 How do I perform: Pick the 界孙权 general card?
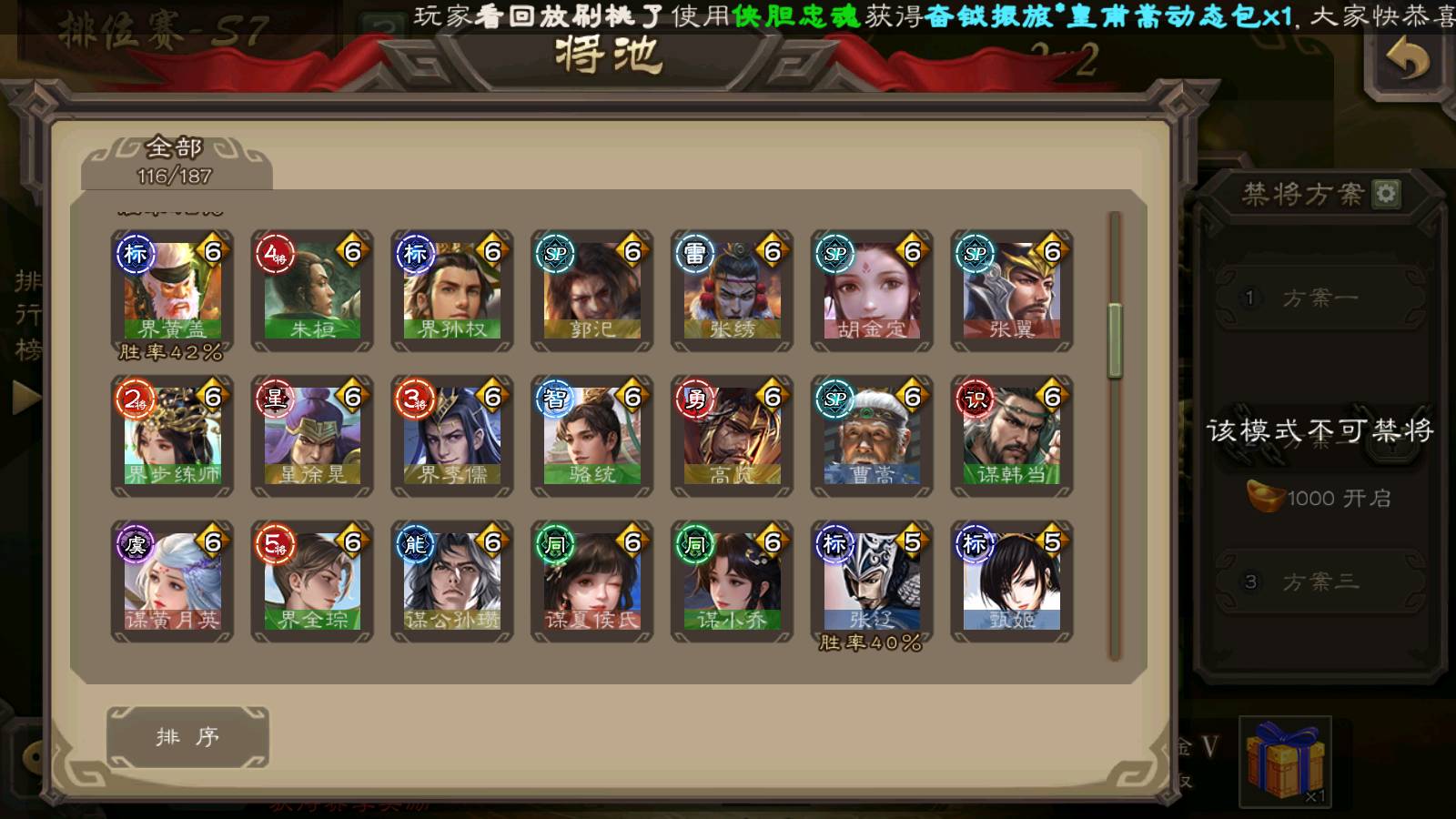coord(452,290)
